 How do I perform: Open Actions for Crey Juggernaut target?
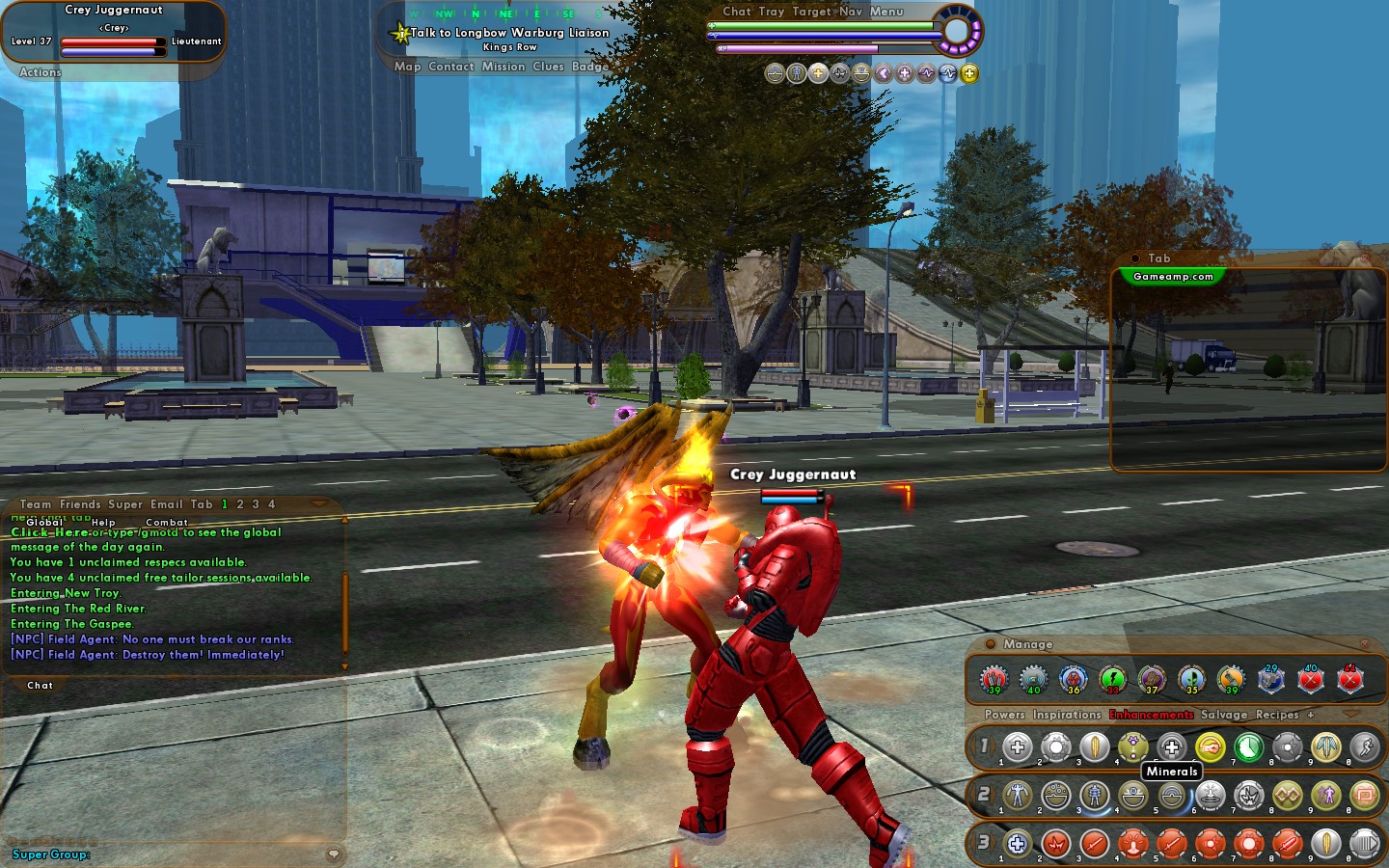41,72
